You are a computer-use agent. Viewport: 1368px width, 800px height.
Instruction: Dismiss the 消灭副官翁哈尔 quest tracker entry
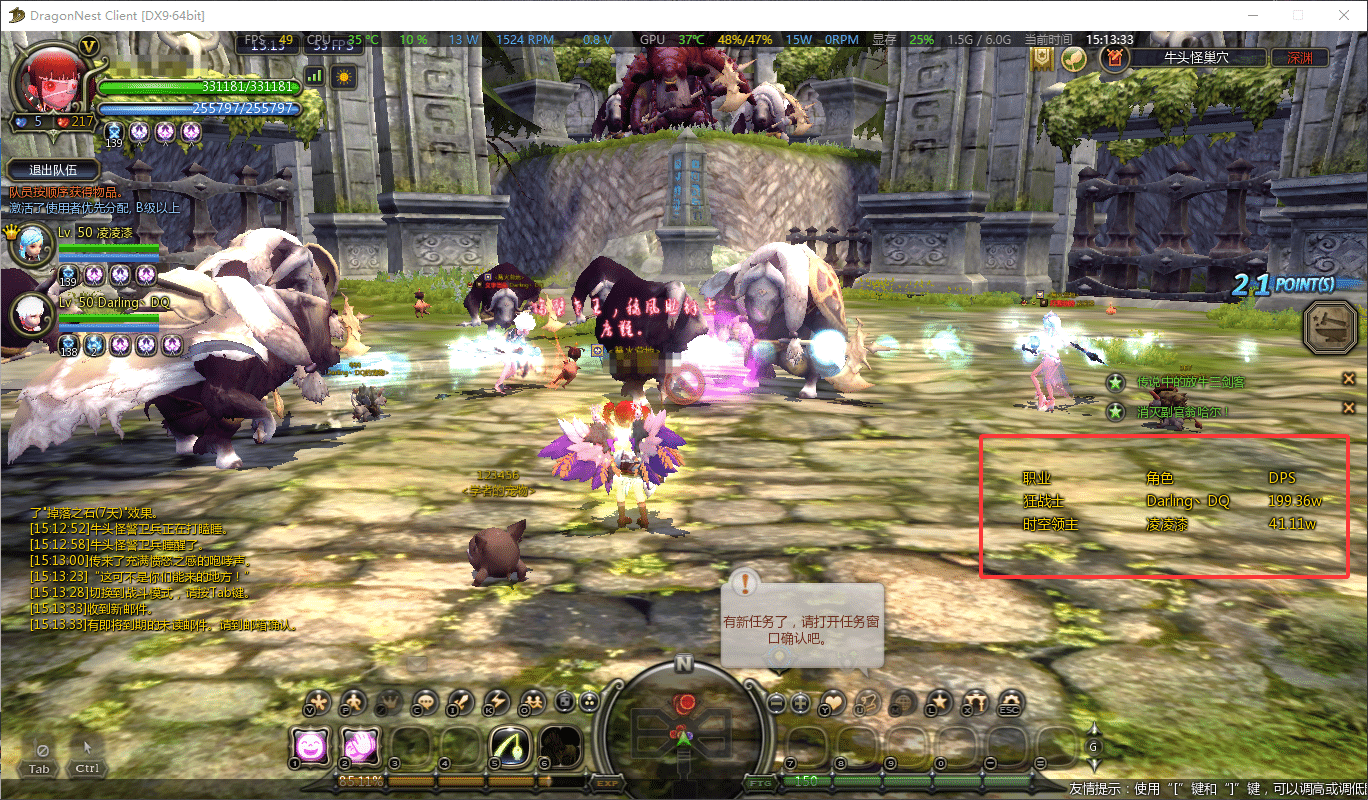click(1348, 410)
